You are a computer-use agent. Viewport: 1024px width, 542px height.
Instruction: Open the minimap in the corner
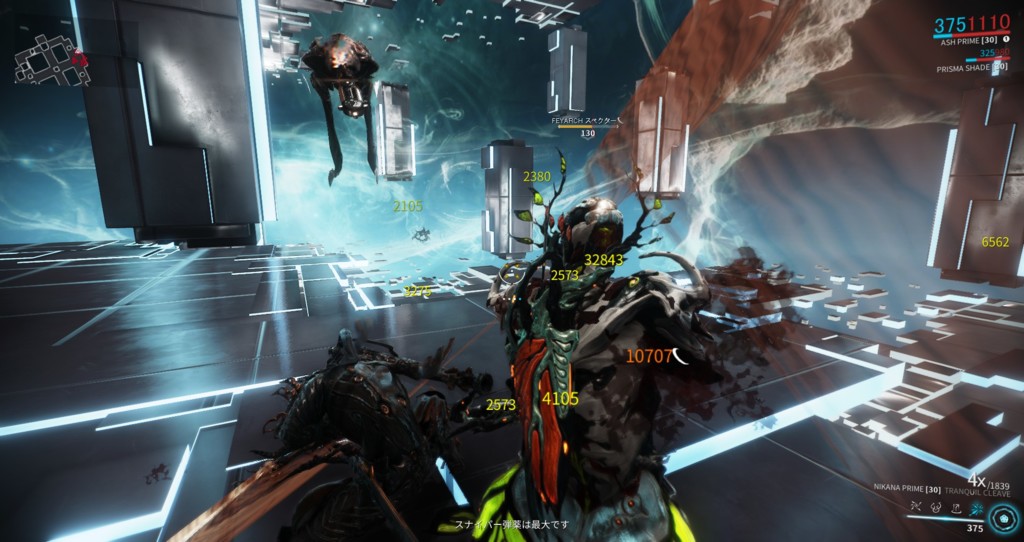48,56
